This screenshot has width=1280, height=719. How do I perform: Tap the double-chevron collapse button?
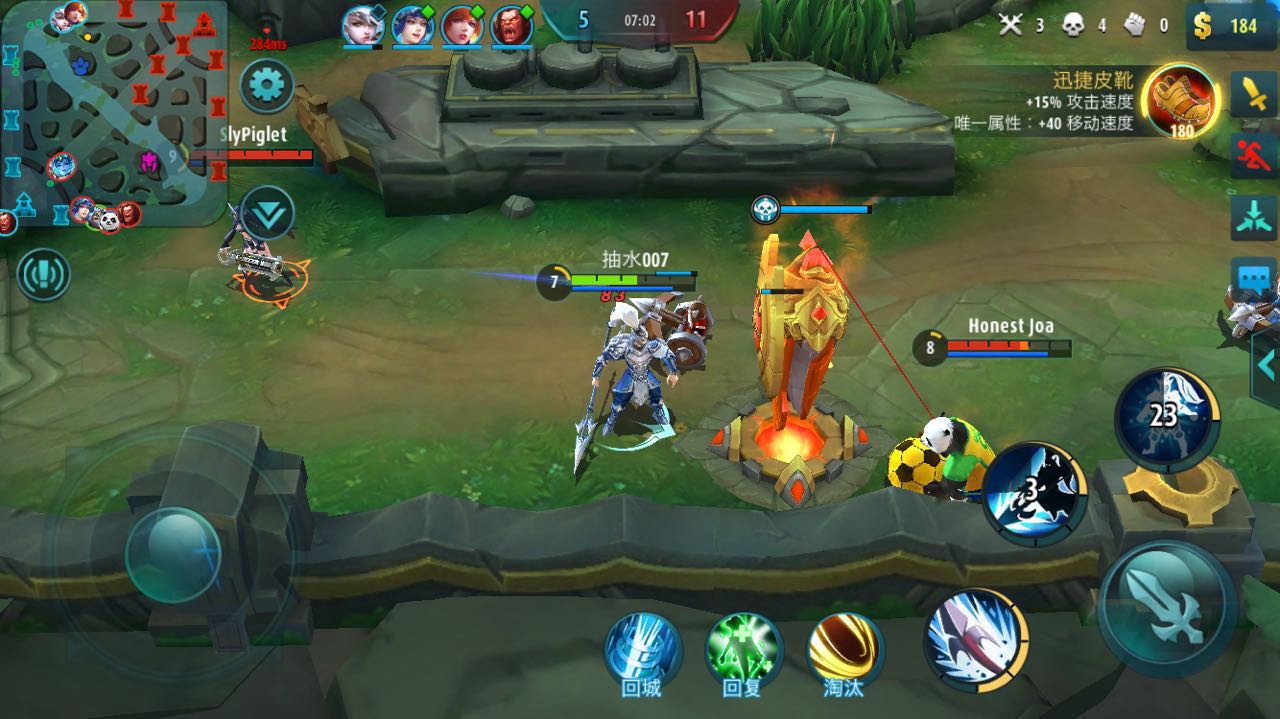tap(267, 212)
